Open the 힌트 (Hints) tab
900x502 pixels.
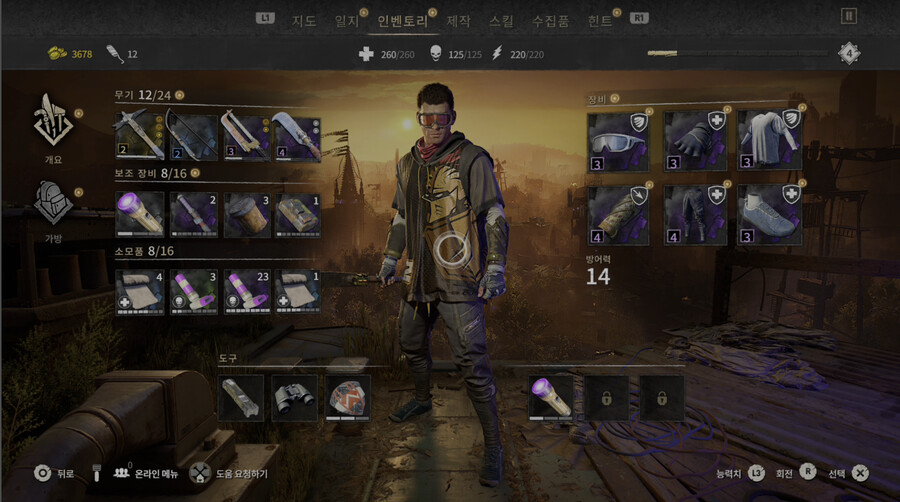click(x=601, y=20)
